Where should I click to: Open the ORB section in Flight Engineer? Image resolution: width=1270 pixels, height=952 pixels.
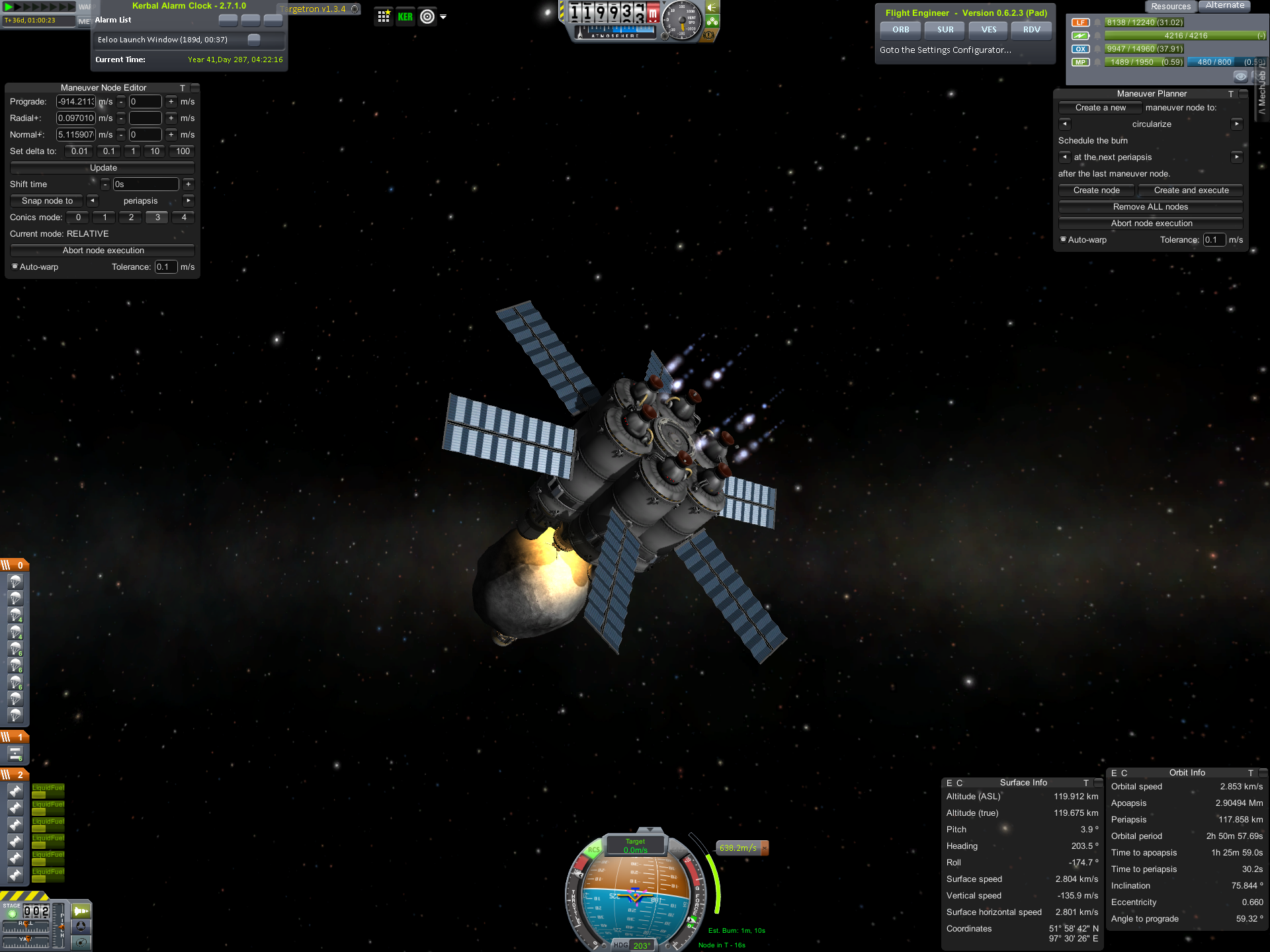900,30
